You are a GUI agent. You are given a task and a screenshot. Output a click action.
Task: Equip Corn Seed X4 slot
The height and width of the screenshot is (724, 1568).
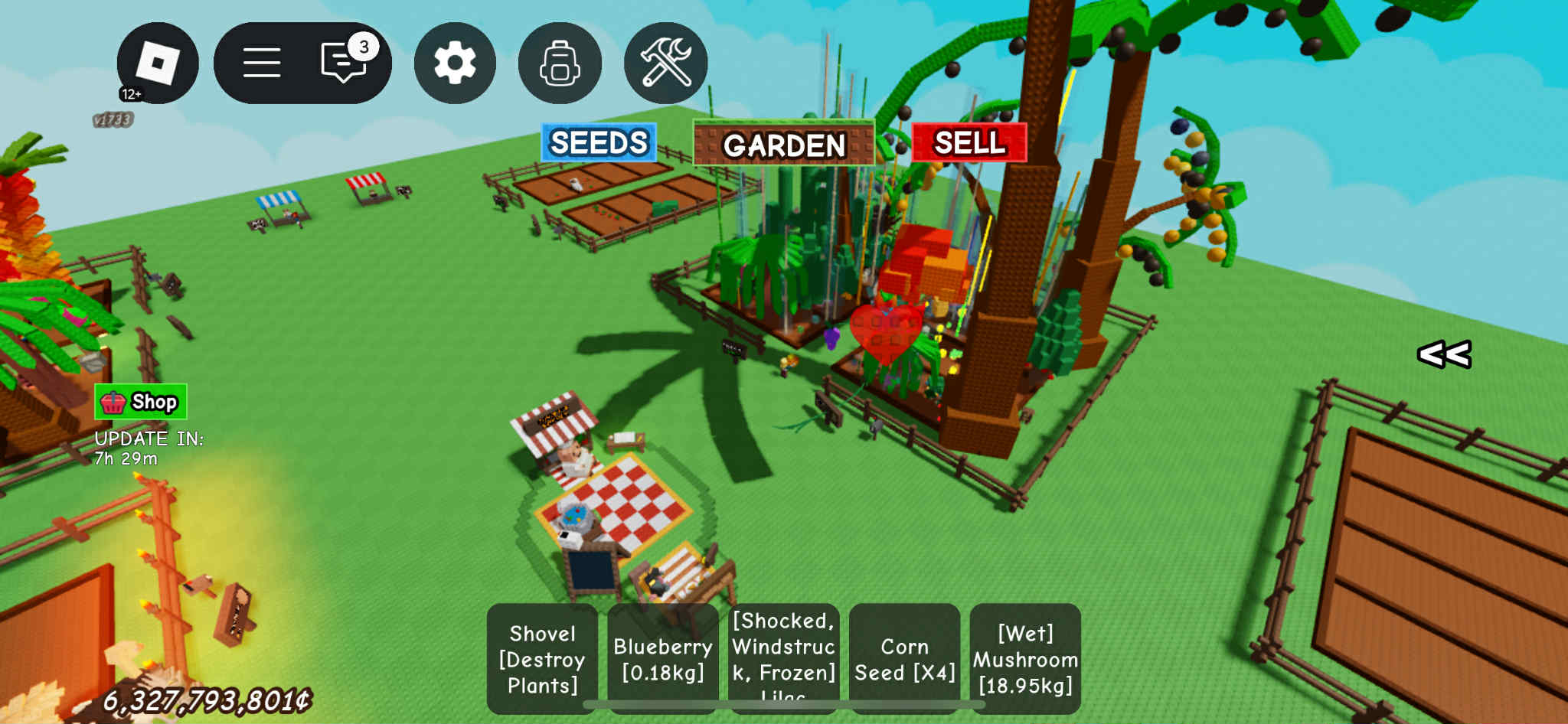[904, 658]
